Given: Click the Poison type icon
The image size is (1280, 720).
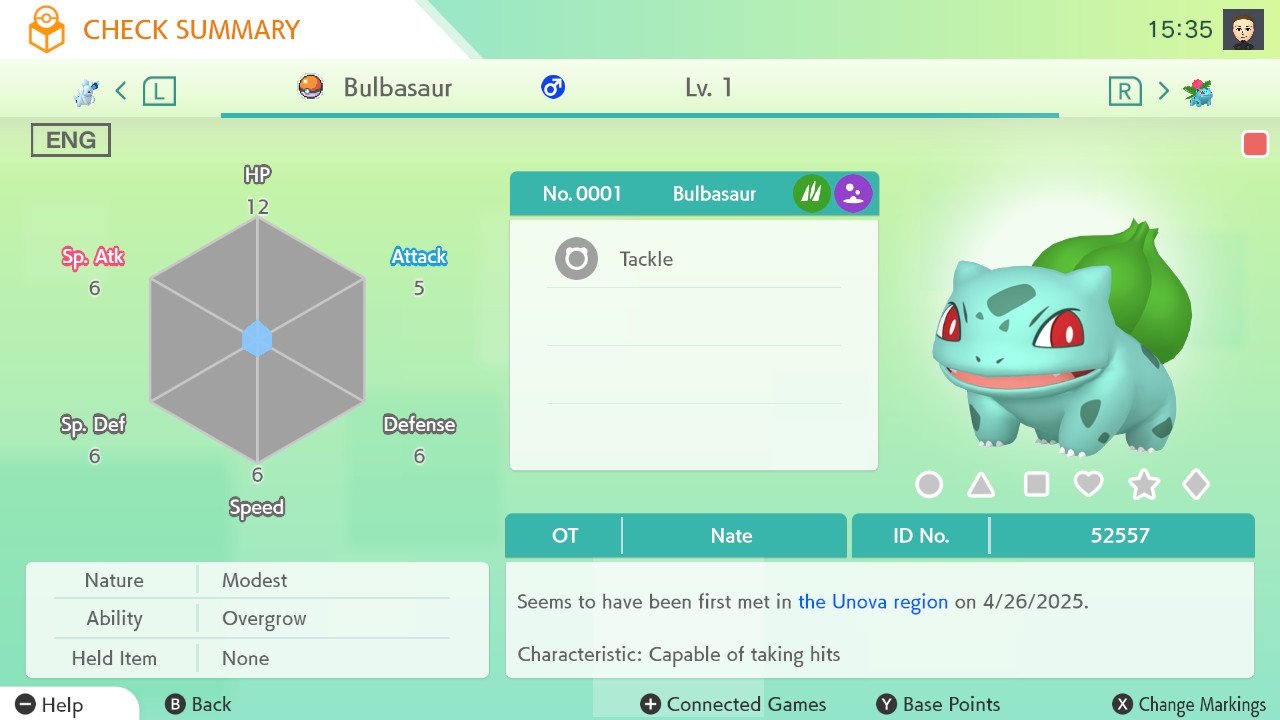Looking at the screenshot, I should pos(853,193).
